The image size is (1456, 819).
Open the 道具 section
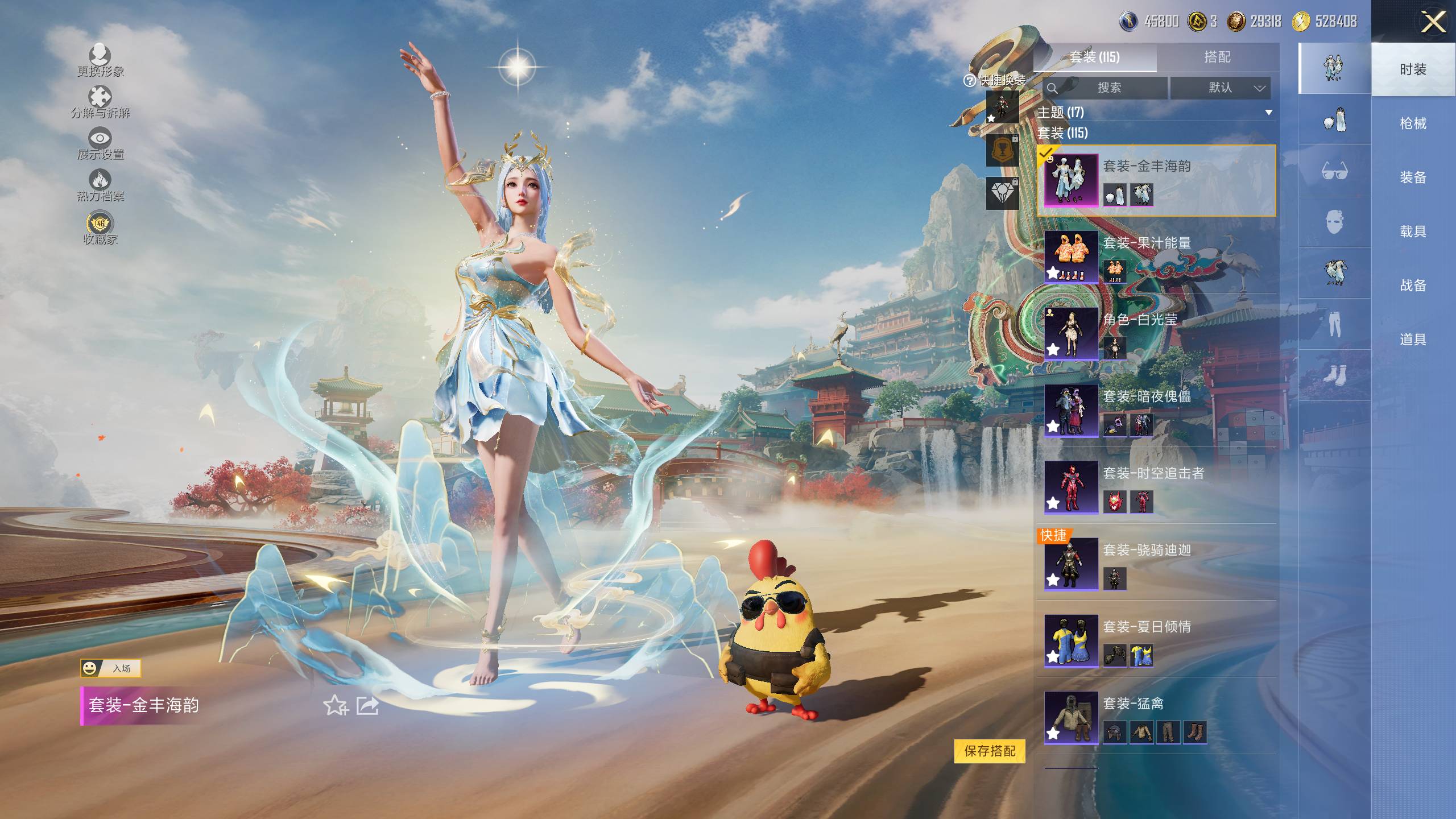1413,340
